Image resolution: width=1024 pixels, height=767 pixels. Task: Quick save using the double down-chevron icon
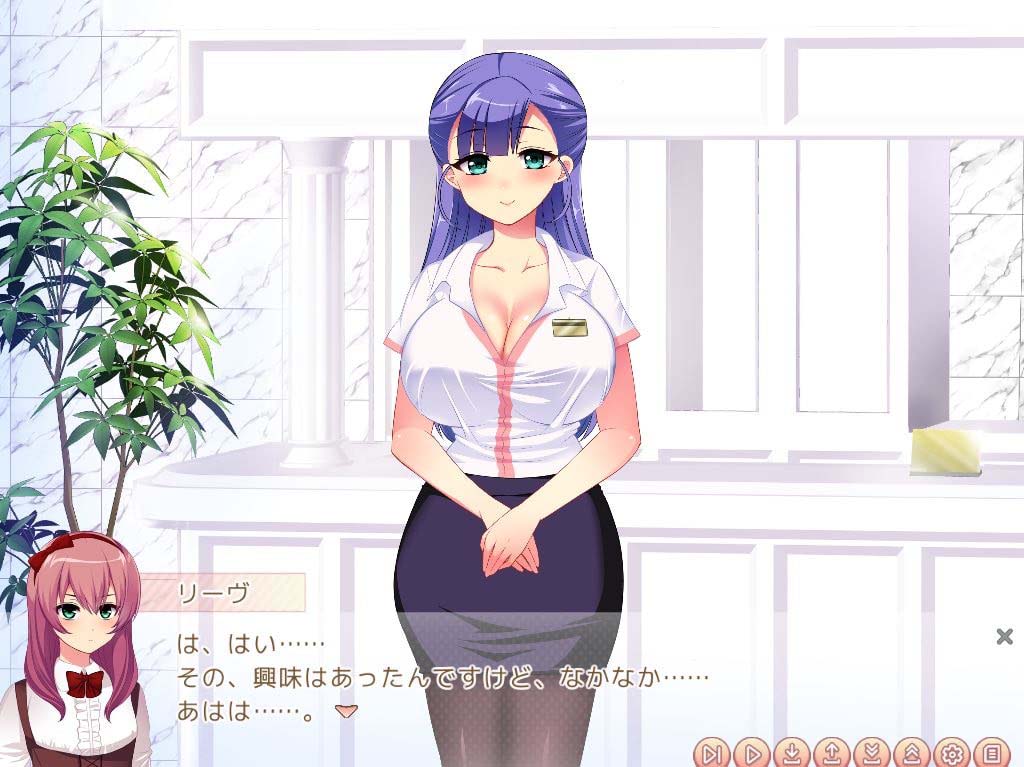coord(872,752)
